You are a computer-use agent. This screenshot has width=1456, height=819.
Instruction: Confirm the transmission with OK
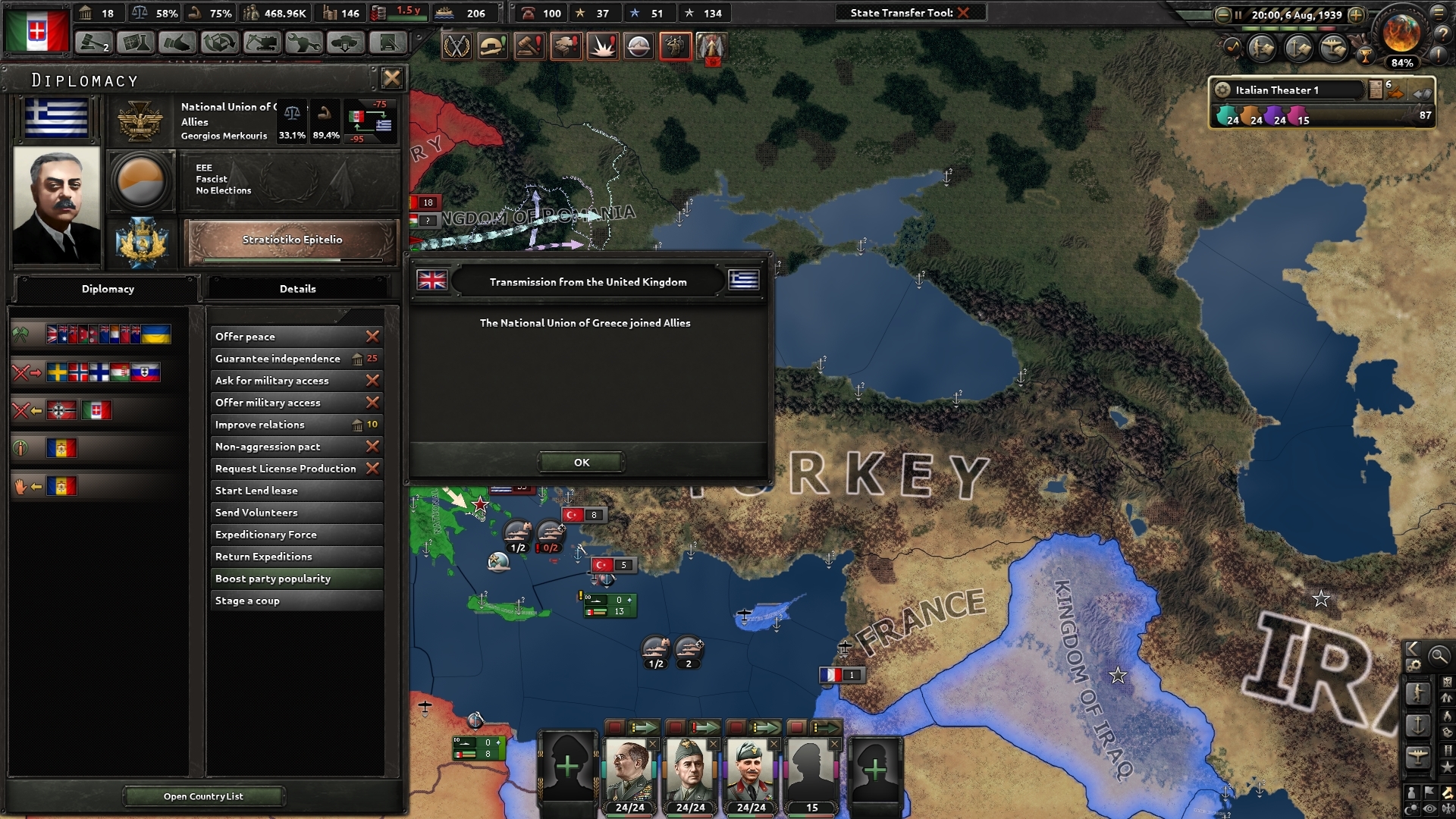pyautogui.click(x=581, y=462)
